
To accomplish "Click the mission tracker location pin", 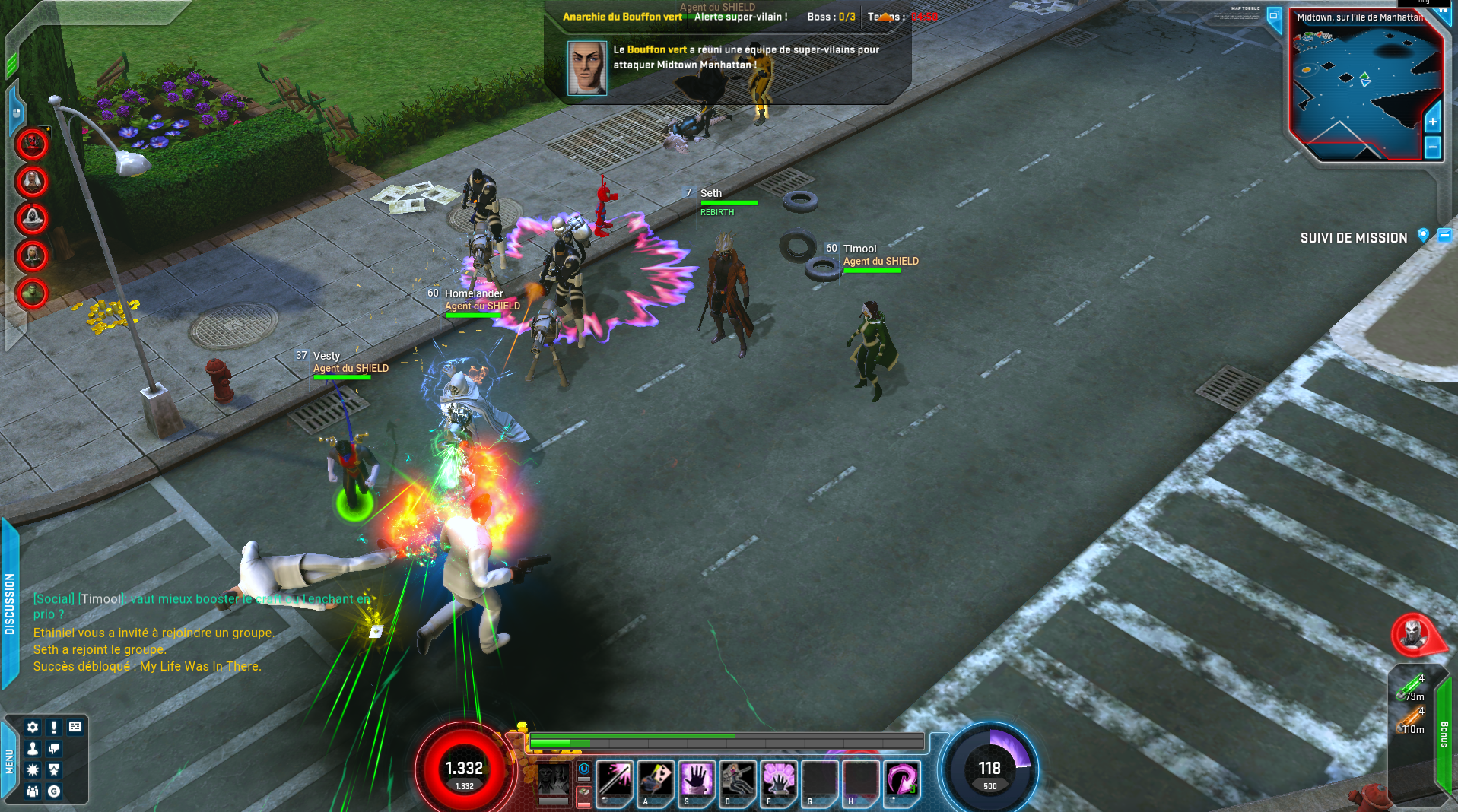I will tap(1423, 236).
